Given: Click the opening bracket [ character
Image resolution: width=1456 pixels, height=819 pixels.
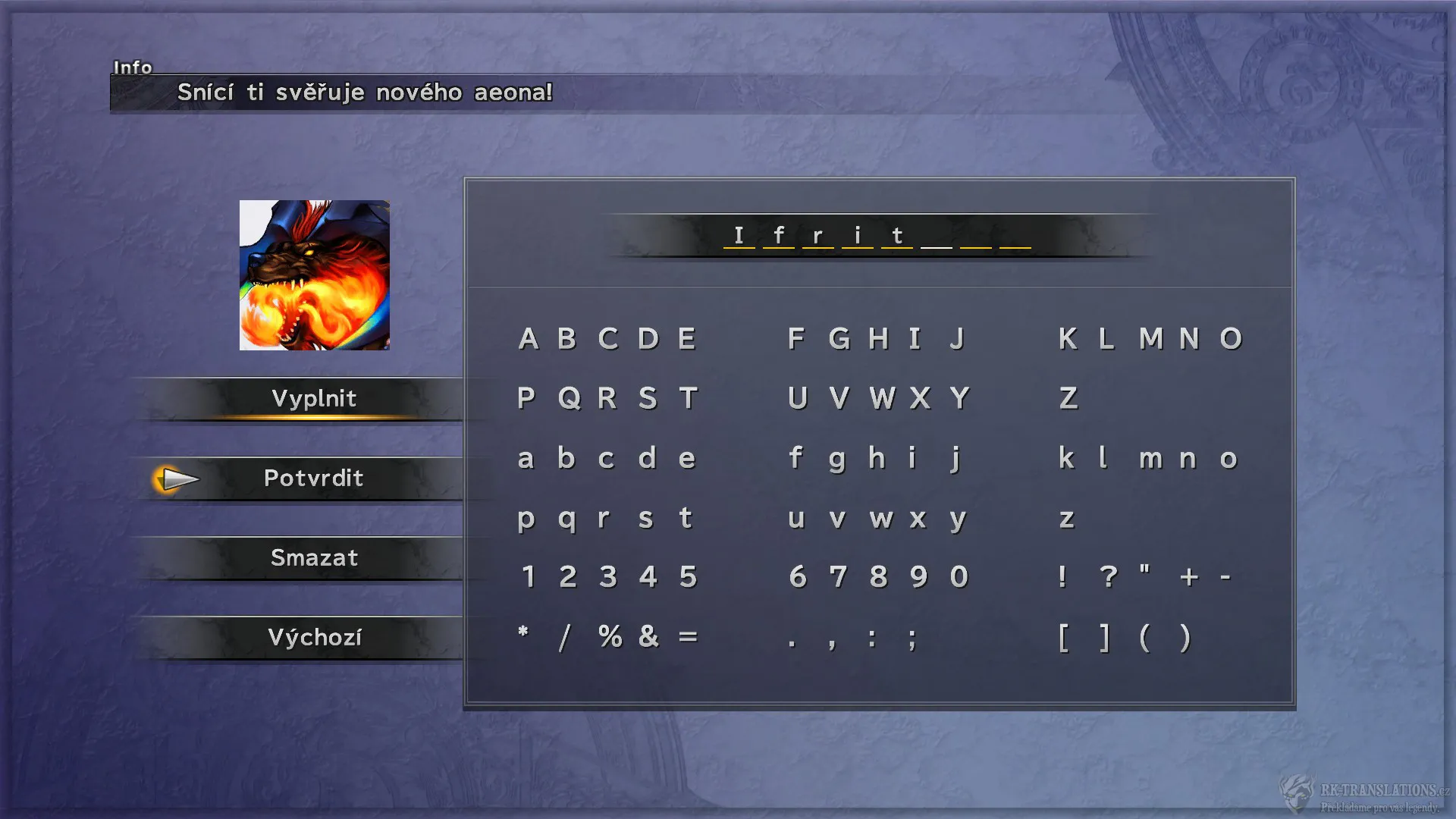Looking at the screenshot, I should pos(1066,639).
